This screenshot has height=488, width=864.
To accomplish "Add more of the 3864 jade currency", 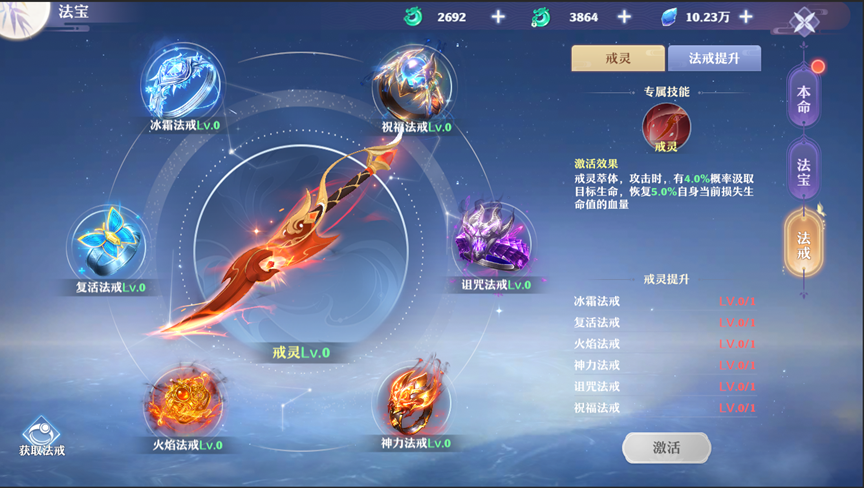I will point(624,17).
